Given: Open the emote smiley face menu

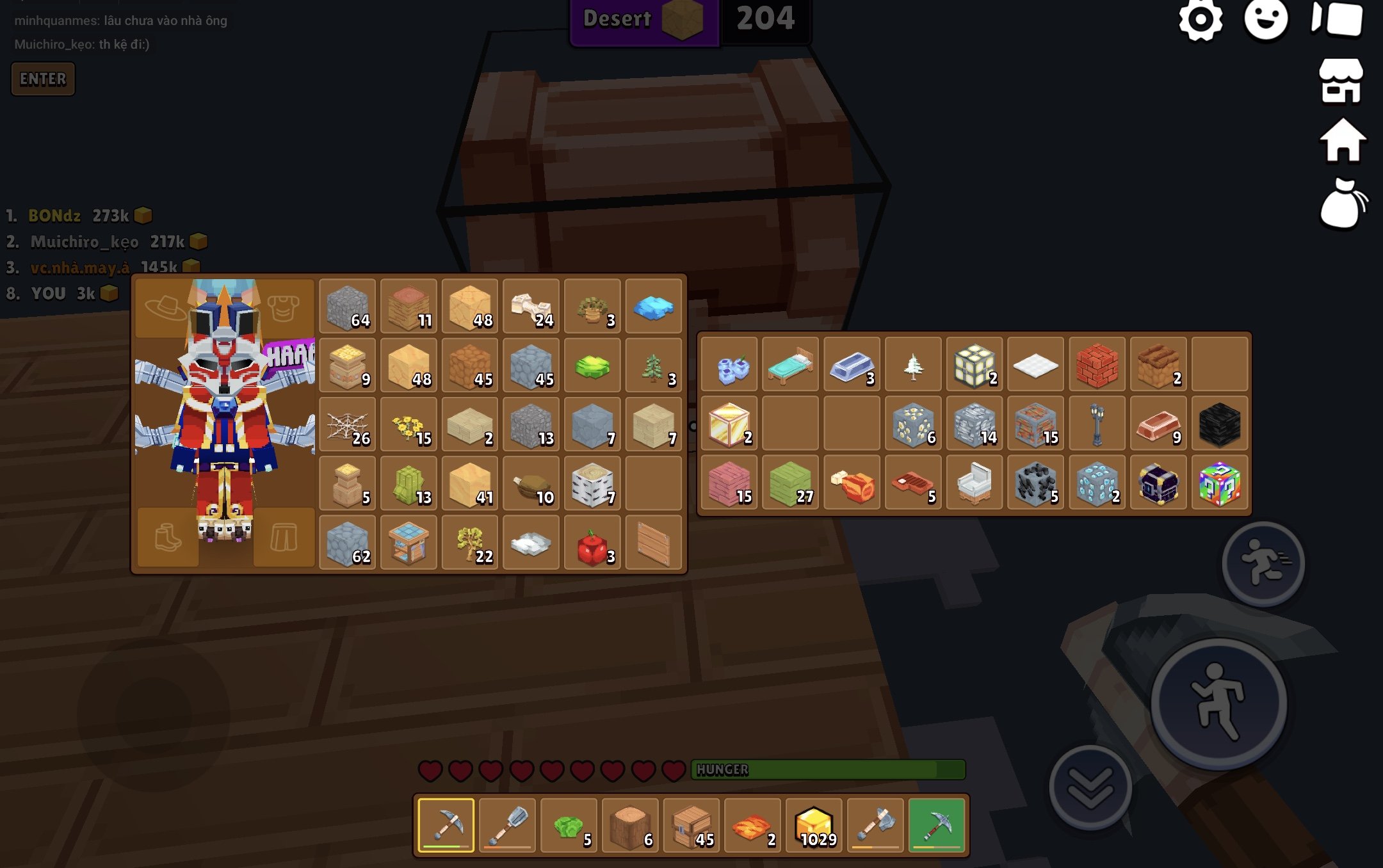Looking at the screenshot, I should click(x=1266, y=19).
